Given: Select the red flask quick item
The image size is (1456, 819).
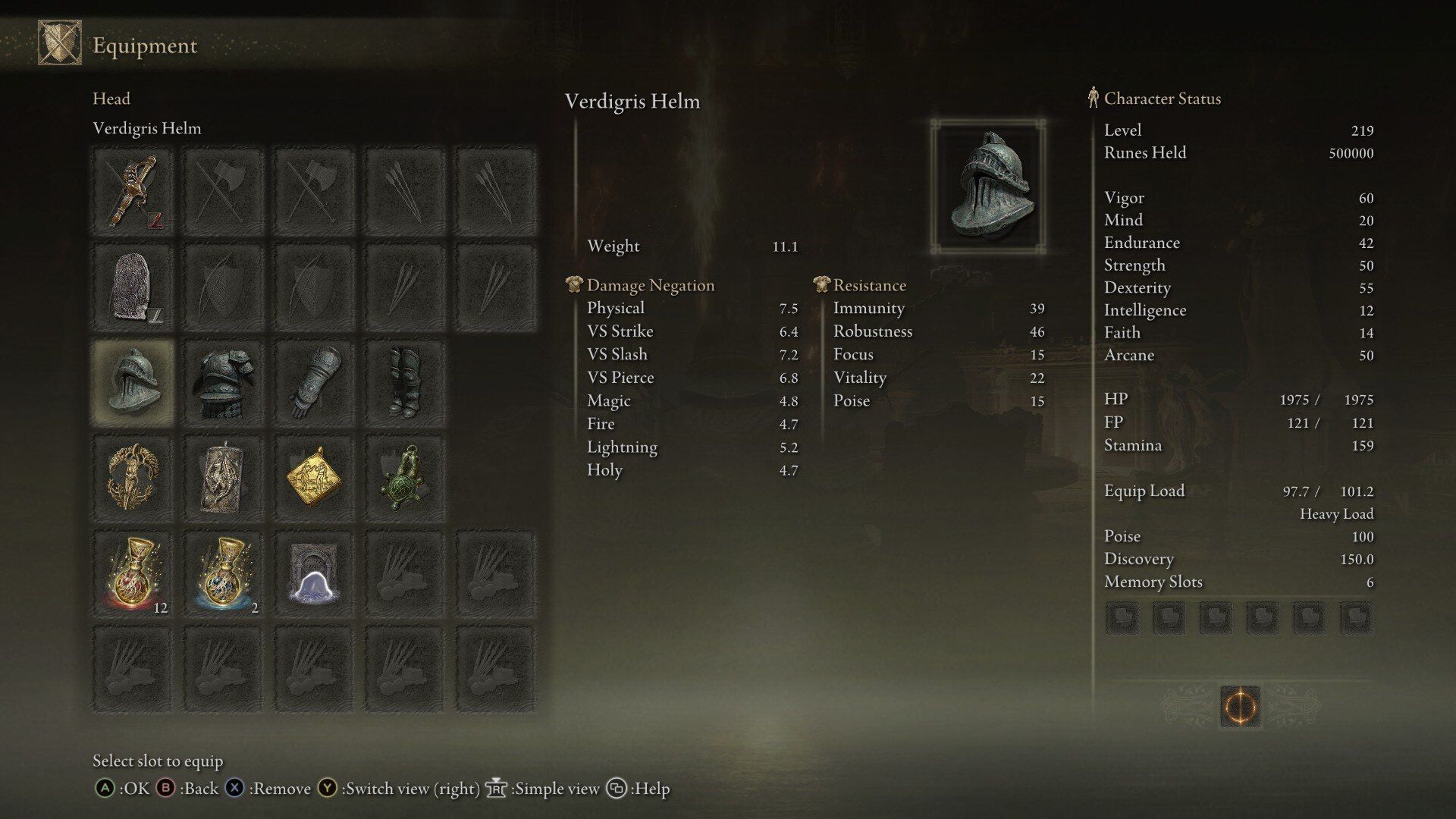Looking at the screenshot, I should click(133, 573).
